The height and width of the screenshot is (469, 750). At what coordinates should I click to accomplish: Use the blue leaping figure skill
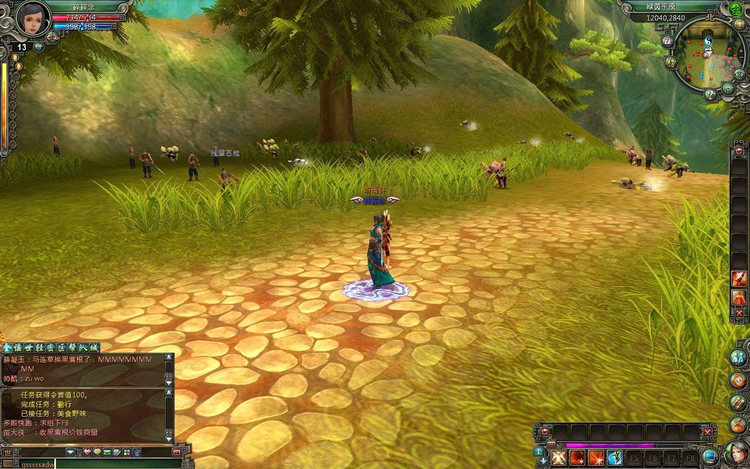616,458
